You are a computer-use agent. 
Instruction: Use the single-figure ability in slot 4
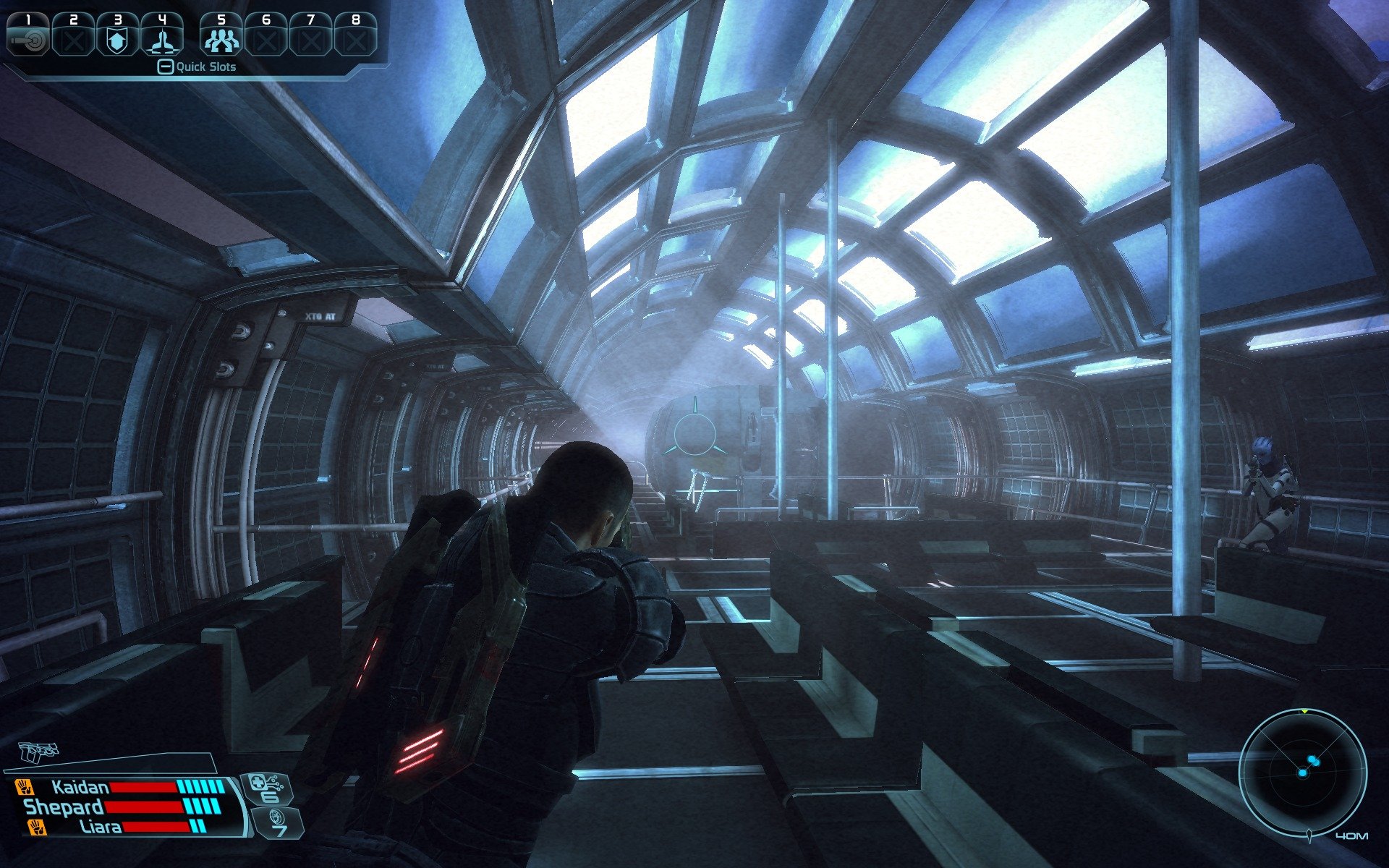(x=161, y=35)
